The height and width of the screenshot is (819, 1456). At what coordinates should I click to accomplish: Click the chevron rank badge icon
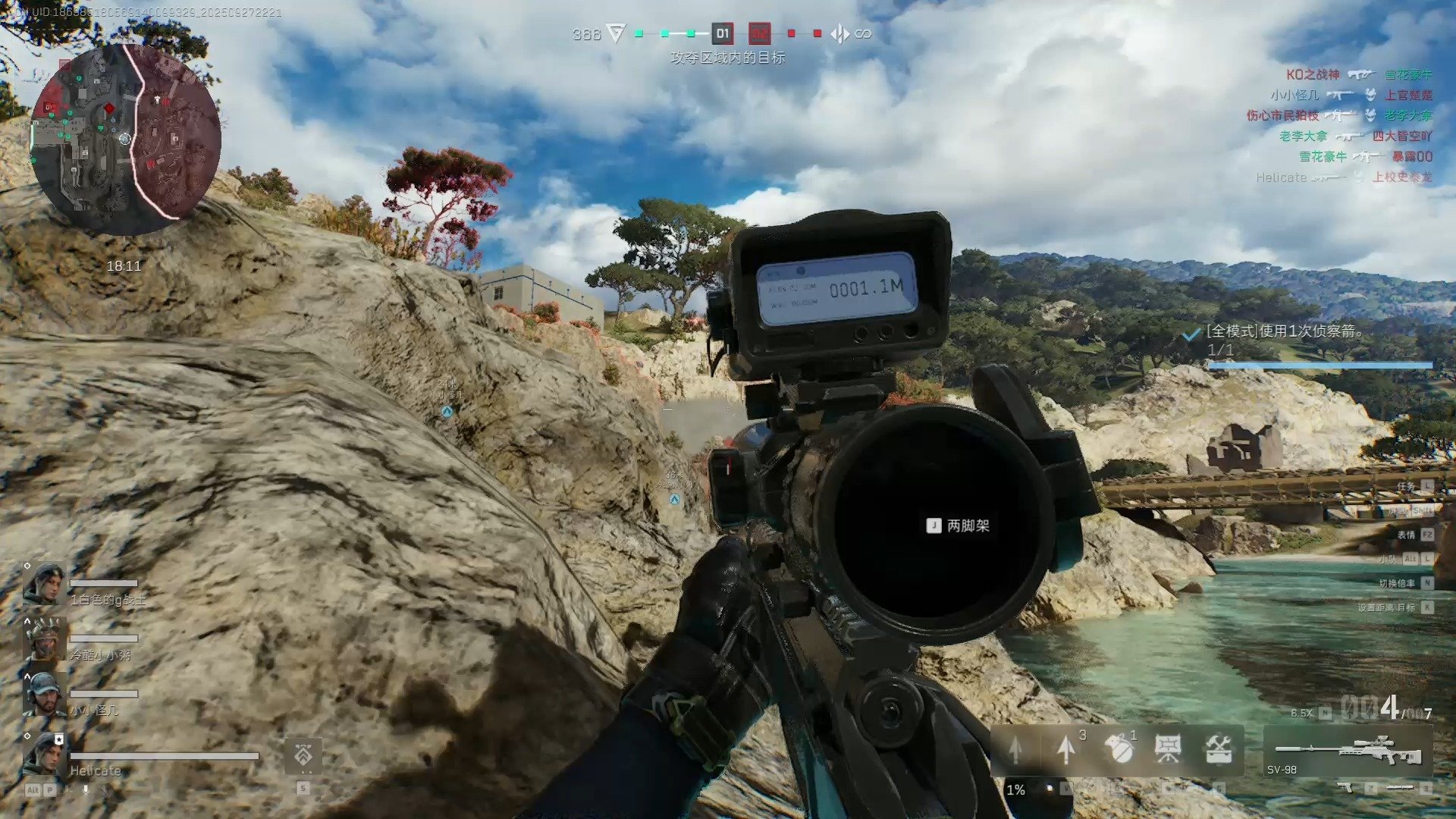coord(303,755)
